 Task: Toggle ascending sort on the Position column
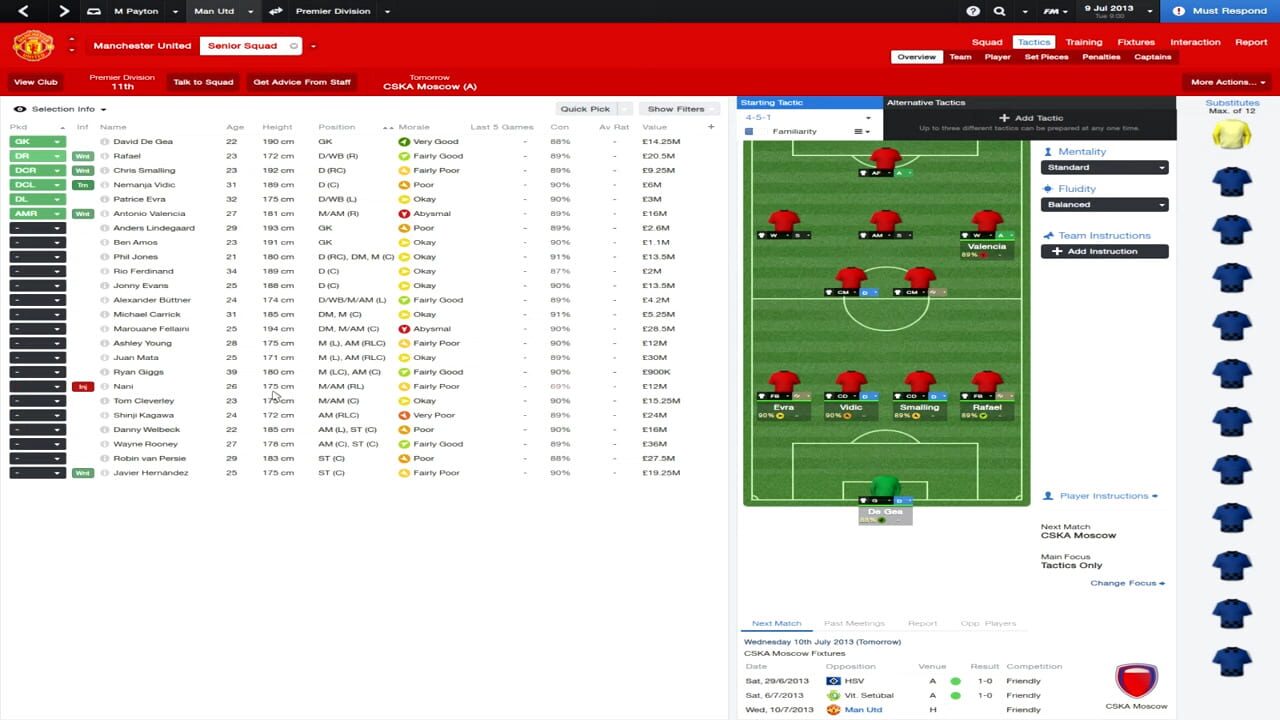(385, 127)
